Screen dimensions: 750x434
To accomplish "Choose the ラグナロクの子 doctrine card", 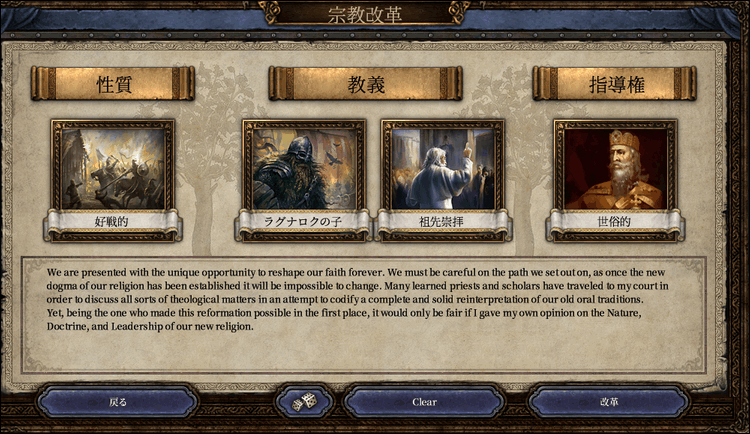I will pyautogui.click(x=303, y=168).
